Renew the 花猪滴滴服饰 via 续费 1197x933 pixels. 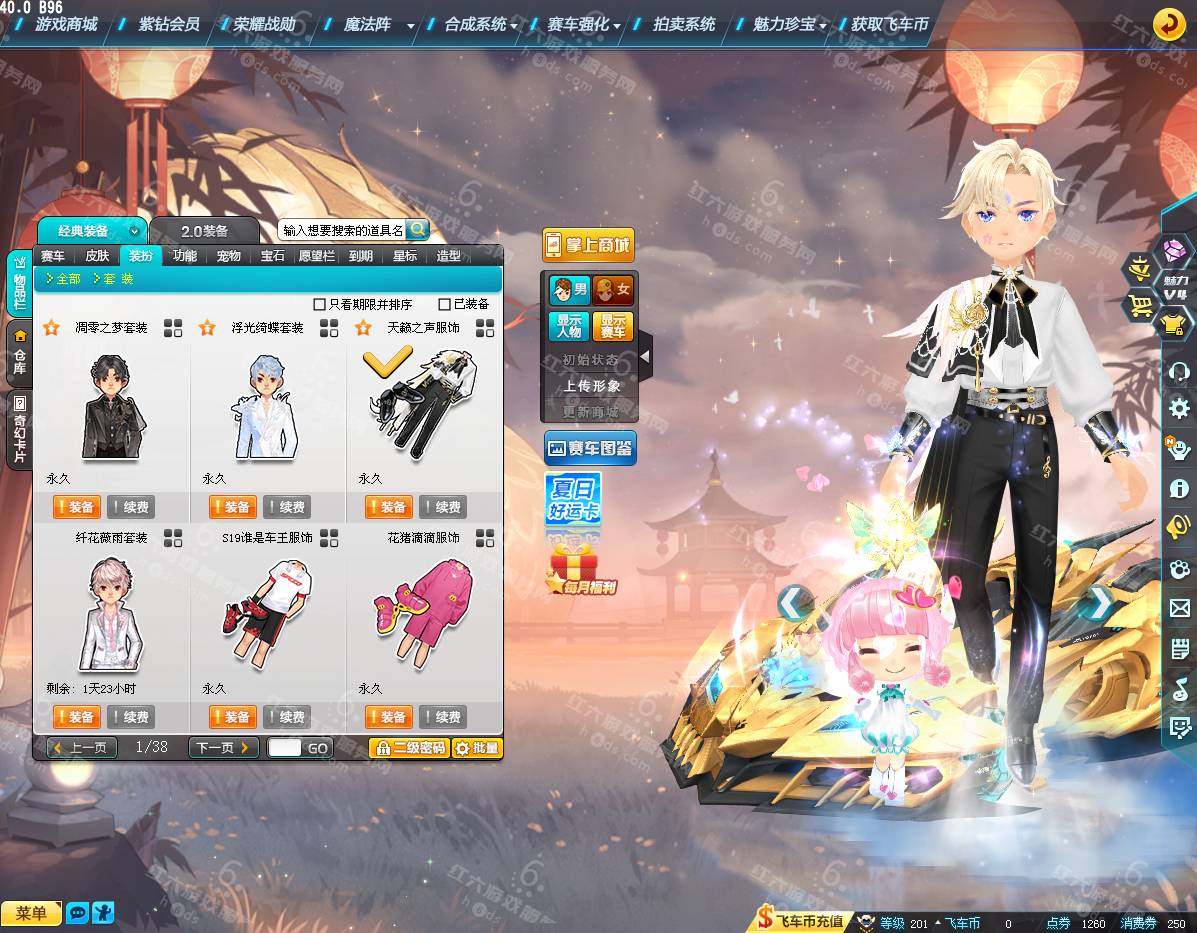(x=443, y=717)
